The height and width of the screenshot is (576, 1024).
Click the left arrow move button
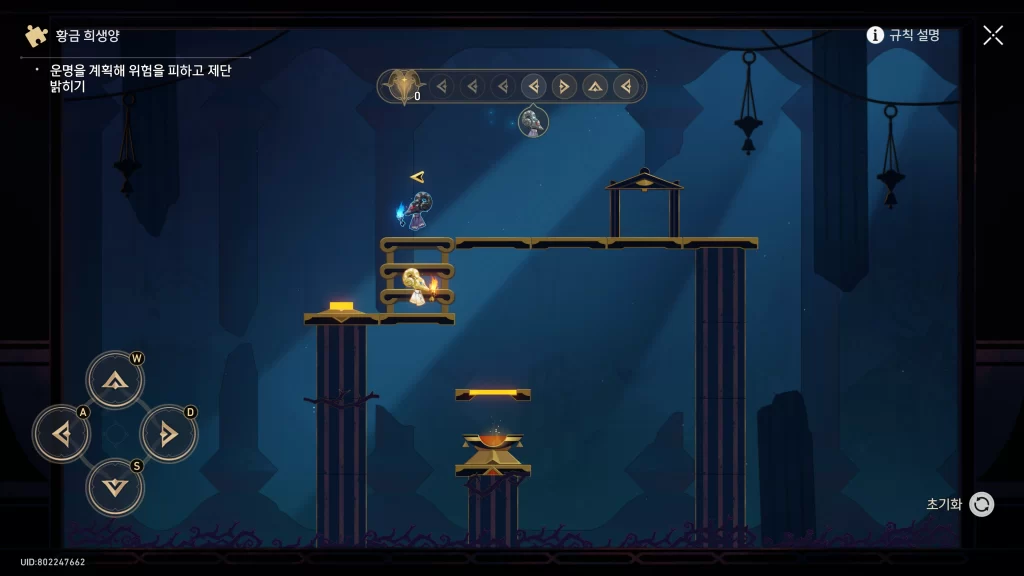point(62,434)
